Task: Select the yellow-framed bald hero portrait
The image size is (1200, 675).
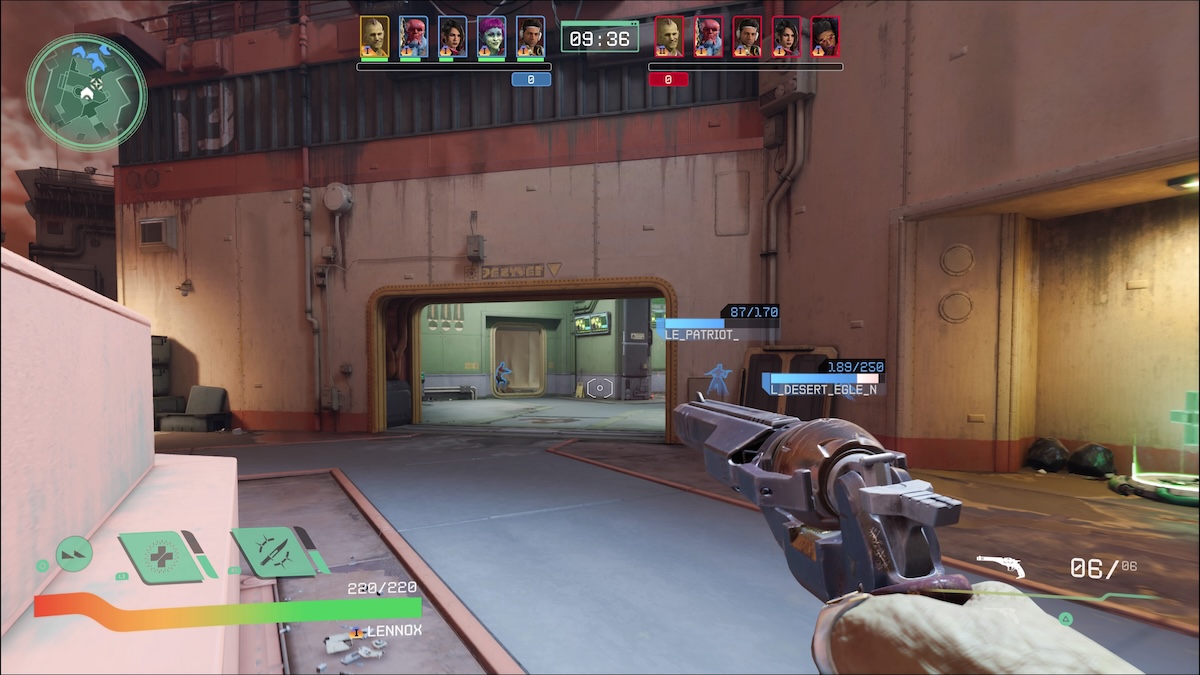Action: [374, 36]
